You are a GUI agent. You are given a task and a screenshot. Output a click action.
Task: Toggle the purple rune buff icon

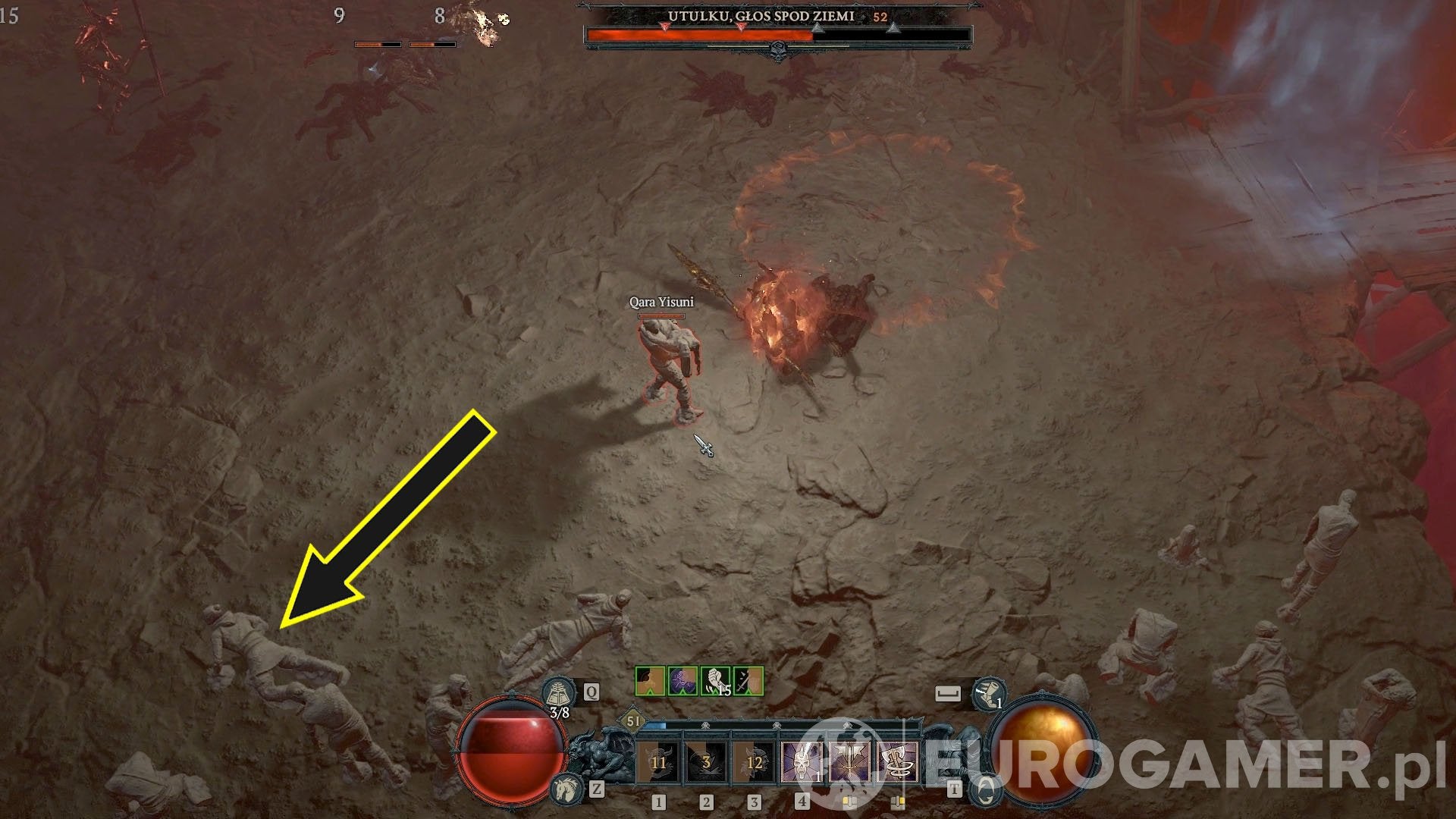pyautogui.click(x=682, y=679)
